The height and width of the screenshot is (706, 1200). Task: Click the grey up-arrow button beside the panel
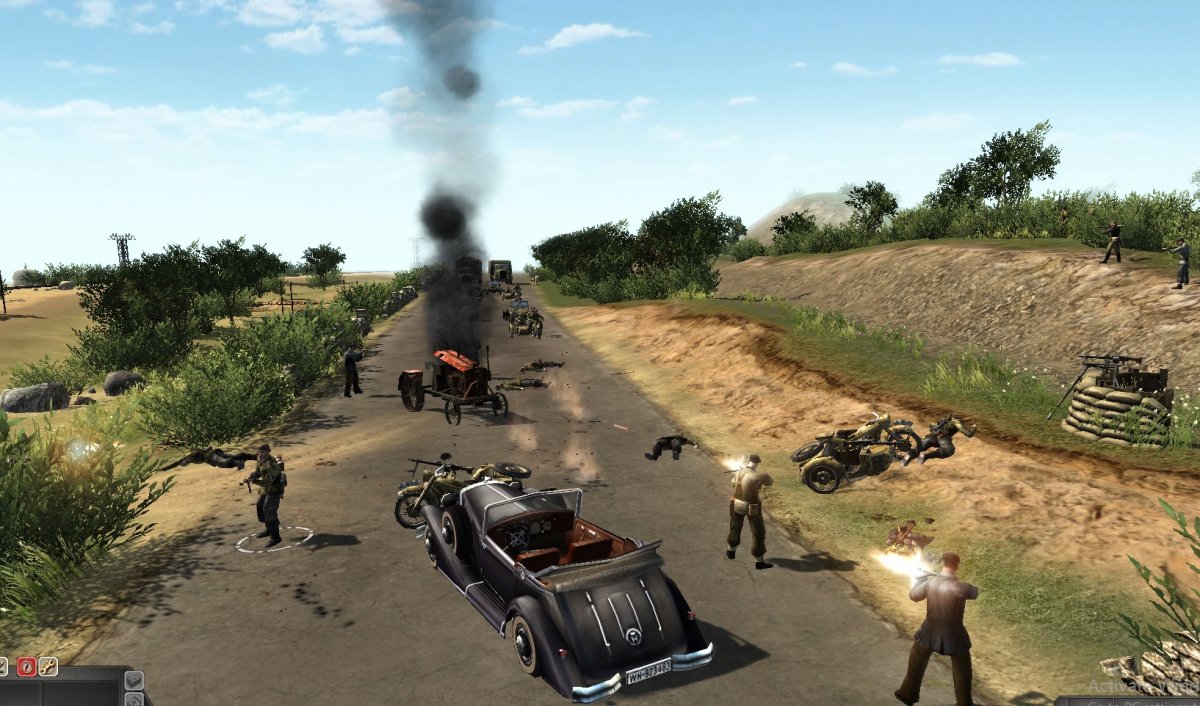(134, 699)
